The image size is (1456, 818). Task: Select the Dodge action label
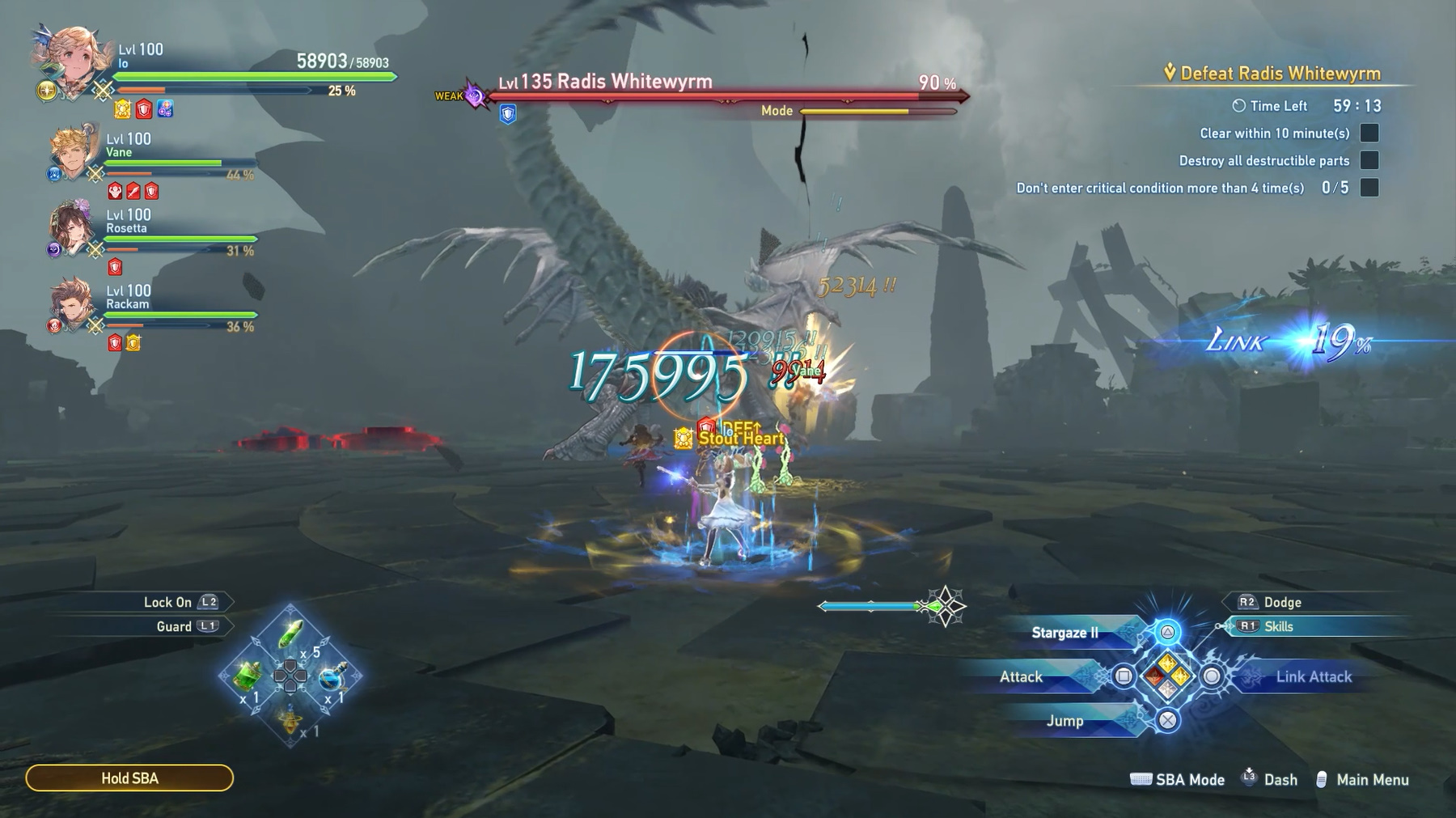pyautogui.click(x=1282, y=602)
